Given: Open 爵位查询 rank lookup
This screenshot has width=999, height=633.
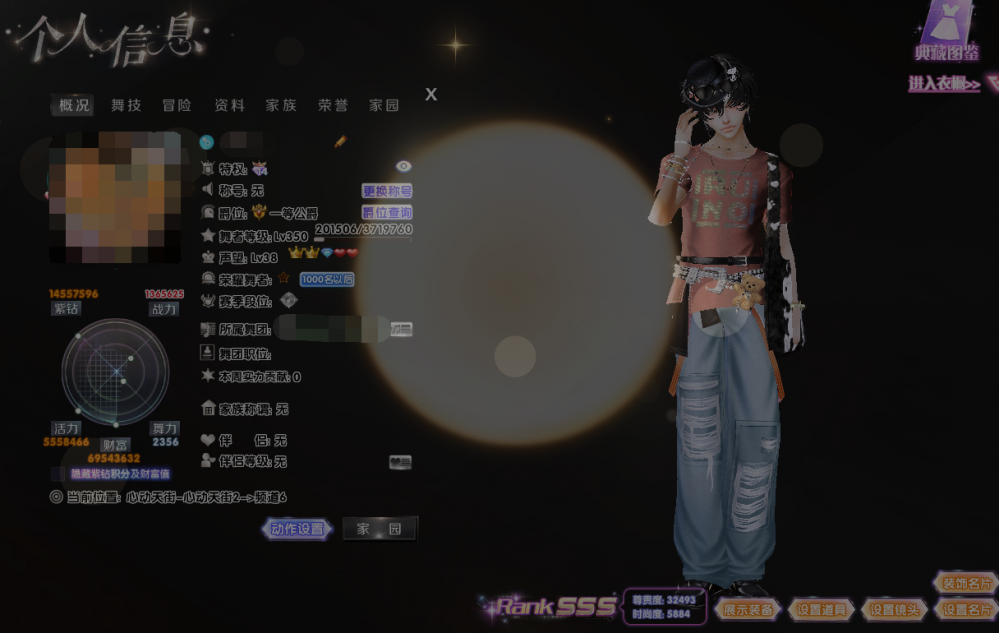Looking at the screenshot, I should pyautogui.click(x=387, y=212).
